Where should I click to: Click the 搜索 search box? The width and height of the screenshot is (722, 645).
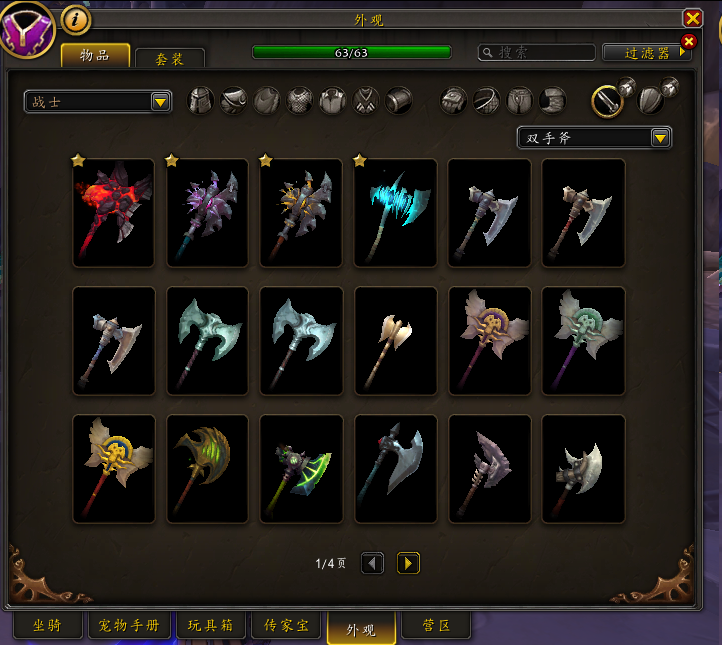point(537,52)
